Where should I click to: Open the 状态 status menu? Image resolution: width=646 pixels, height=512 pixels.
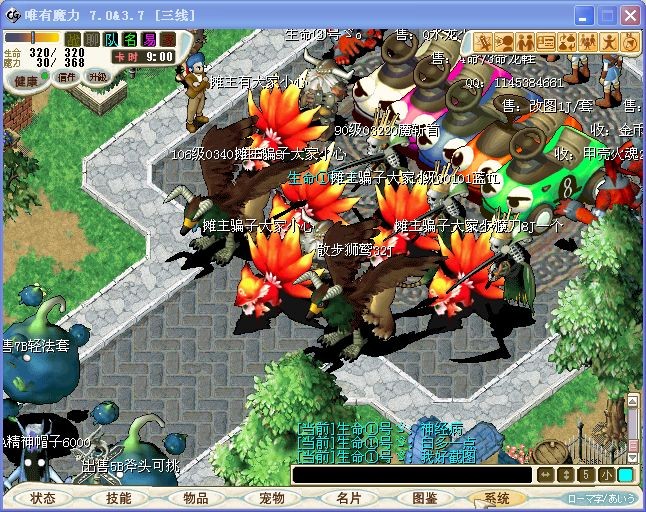pyautogui.click(x=43, y=498)
